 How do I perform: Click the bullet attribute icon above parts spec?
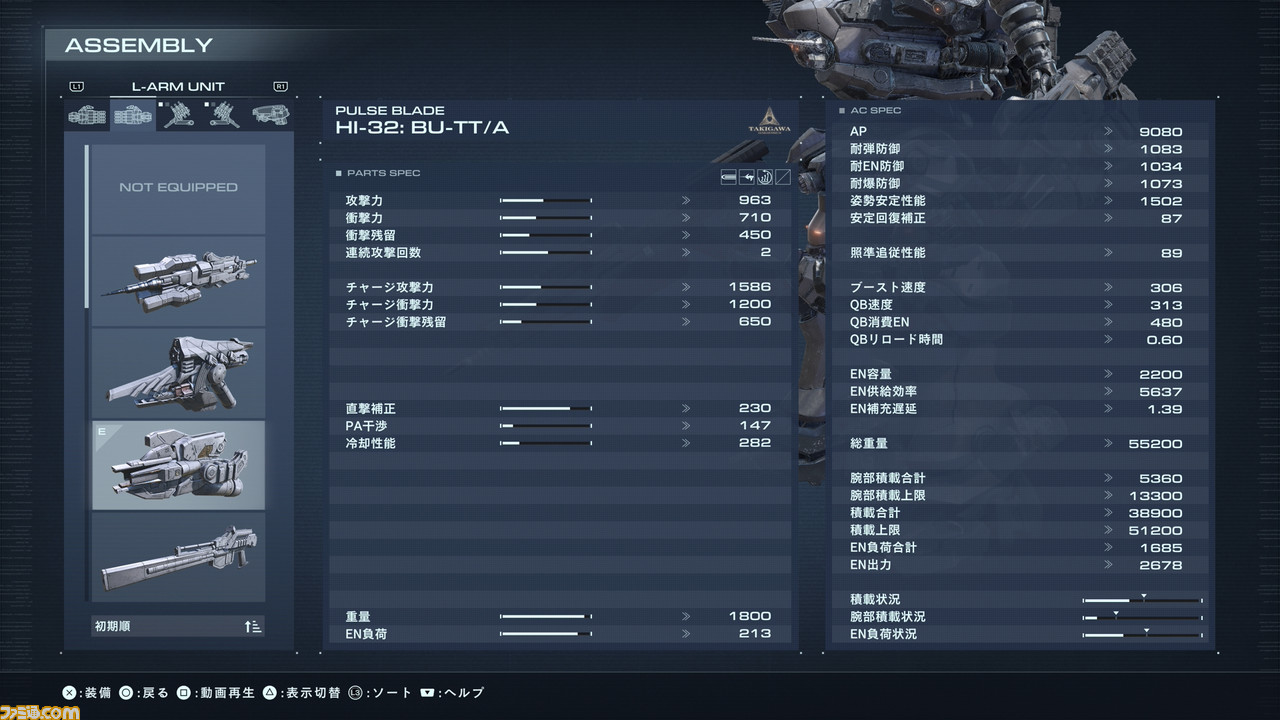pyautogui.click(x=728, y=177)
